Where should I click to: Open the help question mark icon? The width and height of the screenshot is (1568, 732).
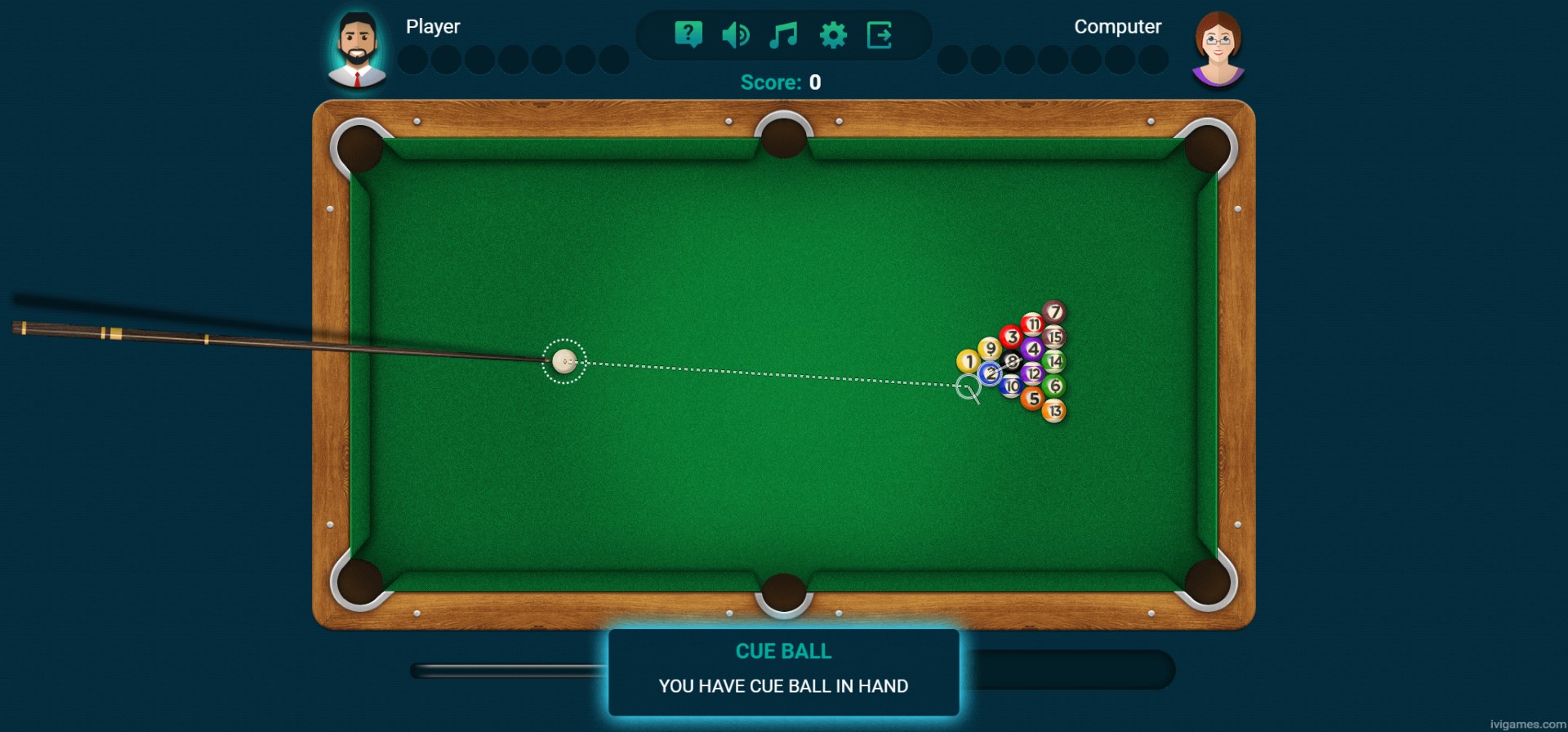(x=688, y=33)
